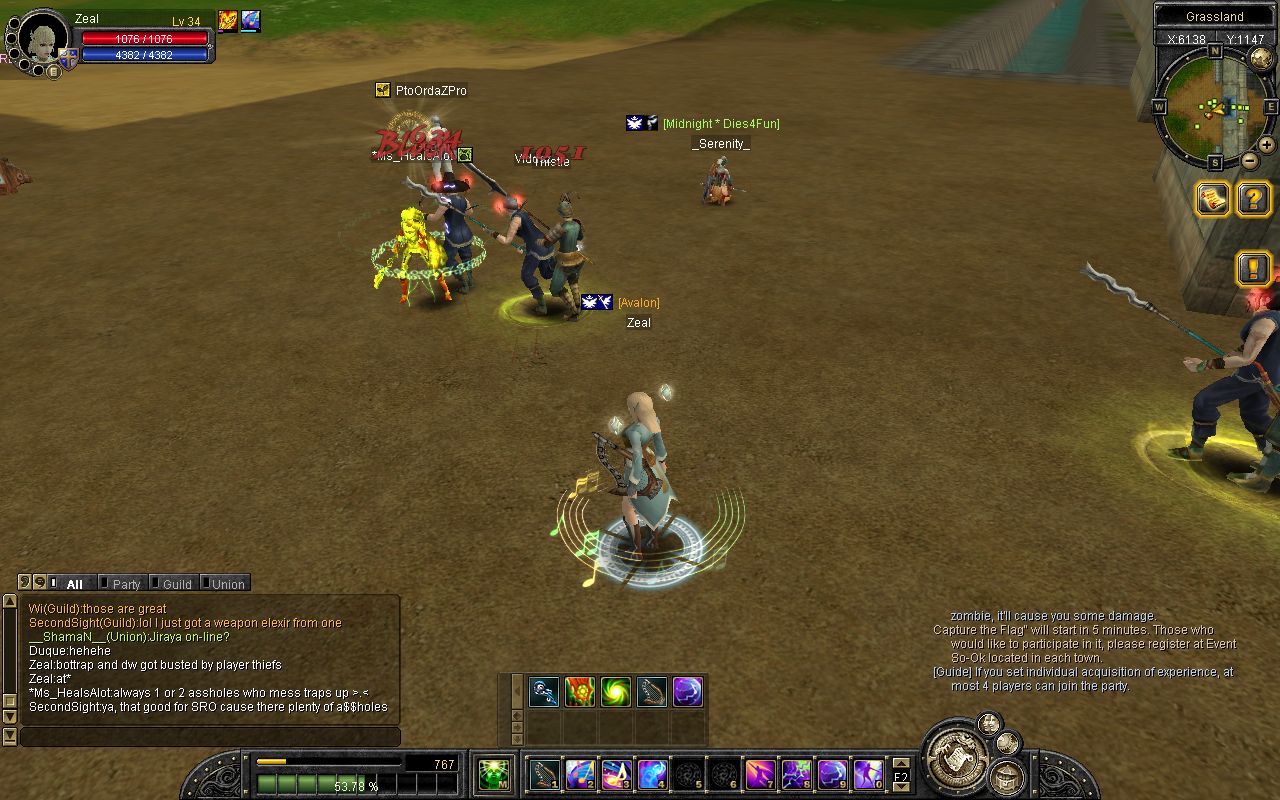Switch hotbar page with the F2 up arrow

pyautogui.click(x=901, y=765)
